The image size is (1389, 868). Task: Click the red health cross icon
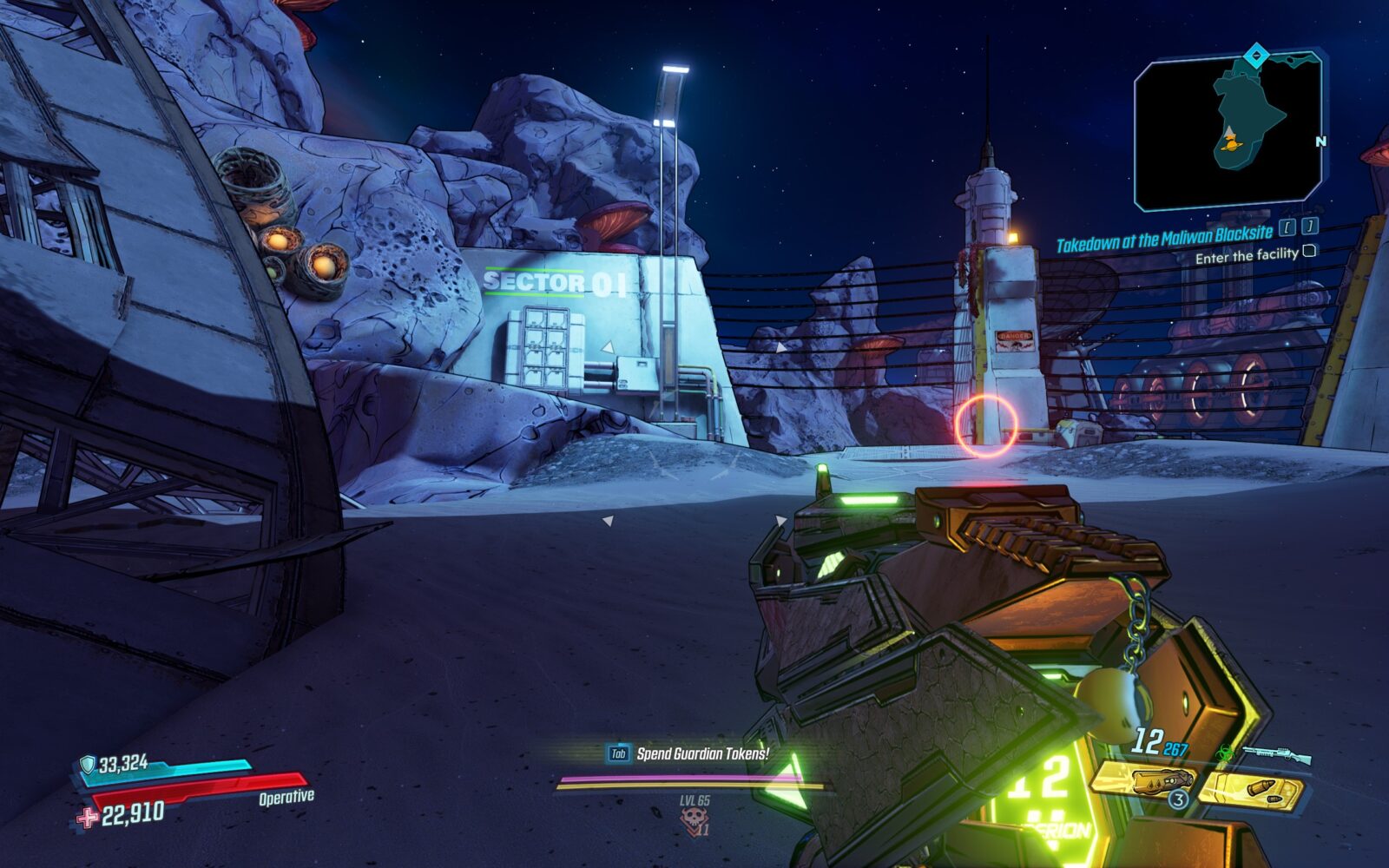(x=87, y=818)
